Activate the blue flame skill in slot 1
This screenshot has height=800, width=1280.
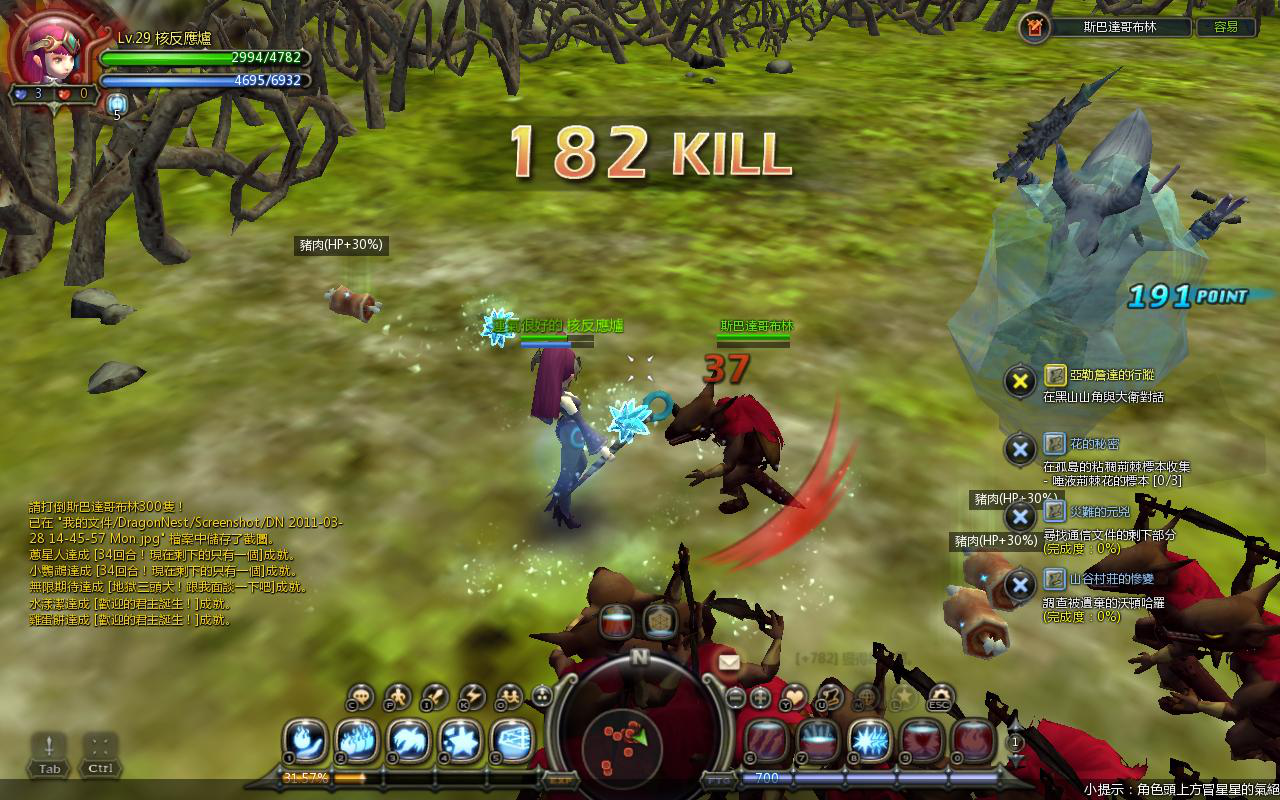(x=306, y=741)
